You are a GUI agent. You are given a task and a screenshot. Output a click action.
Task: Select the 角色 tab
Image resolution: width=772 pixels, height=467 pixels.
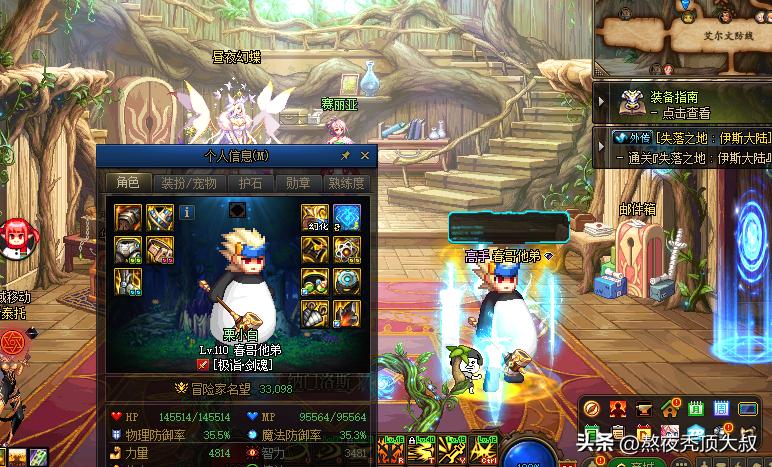(128, 183)
